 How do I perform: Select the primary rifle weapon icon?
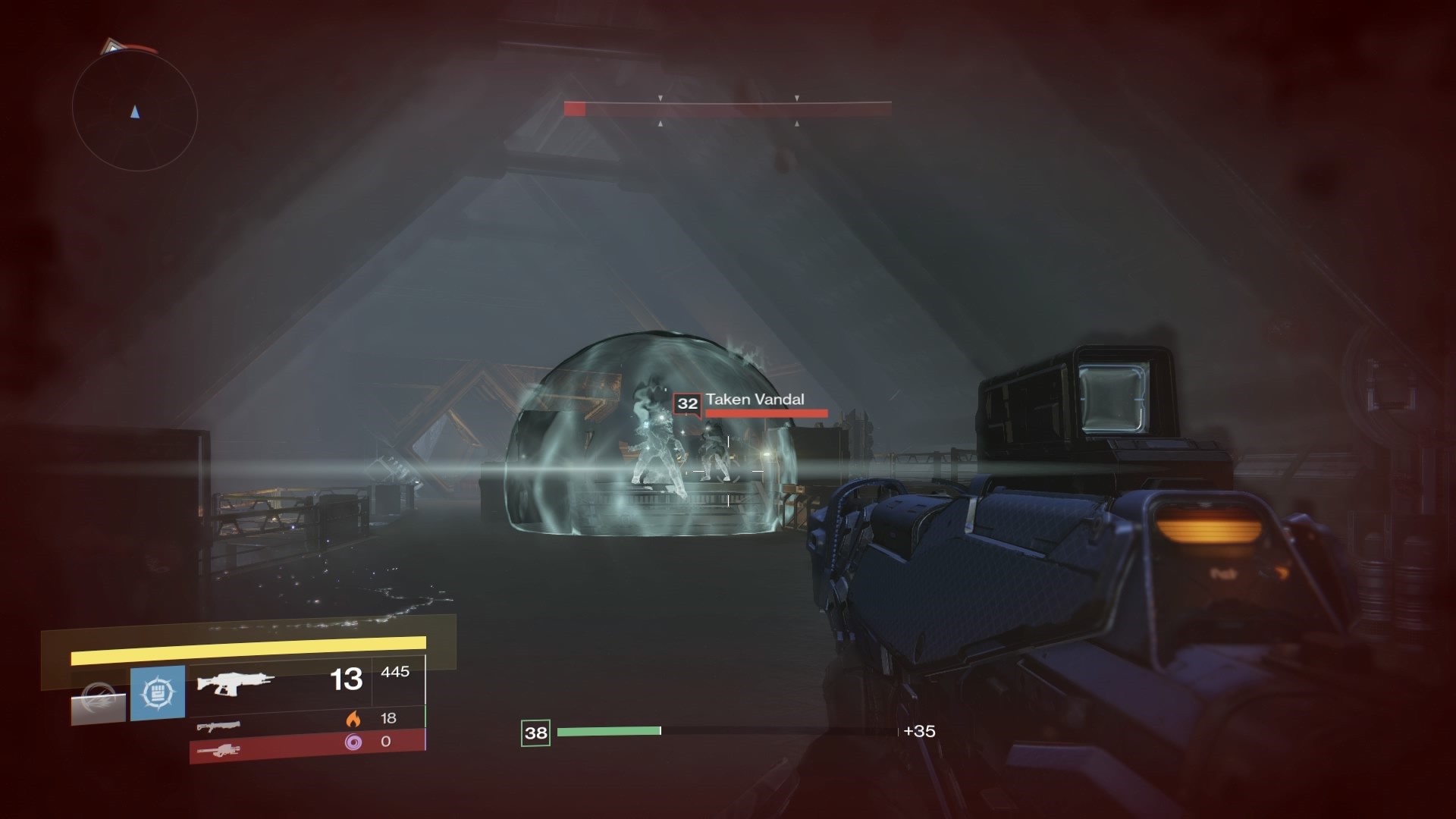(234, 682)
